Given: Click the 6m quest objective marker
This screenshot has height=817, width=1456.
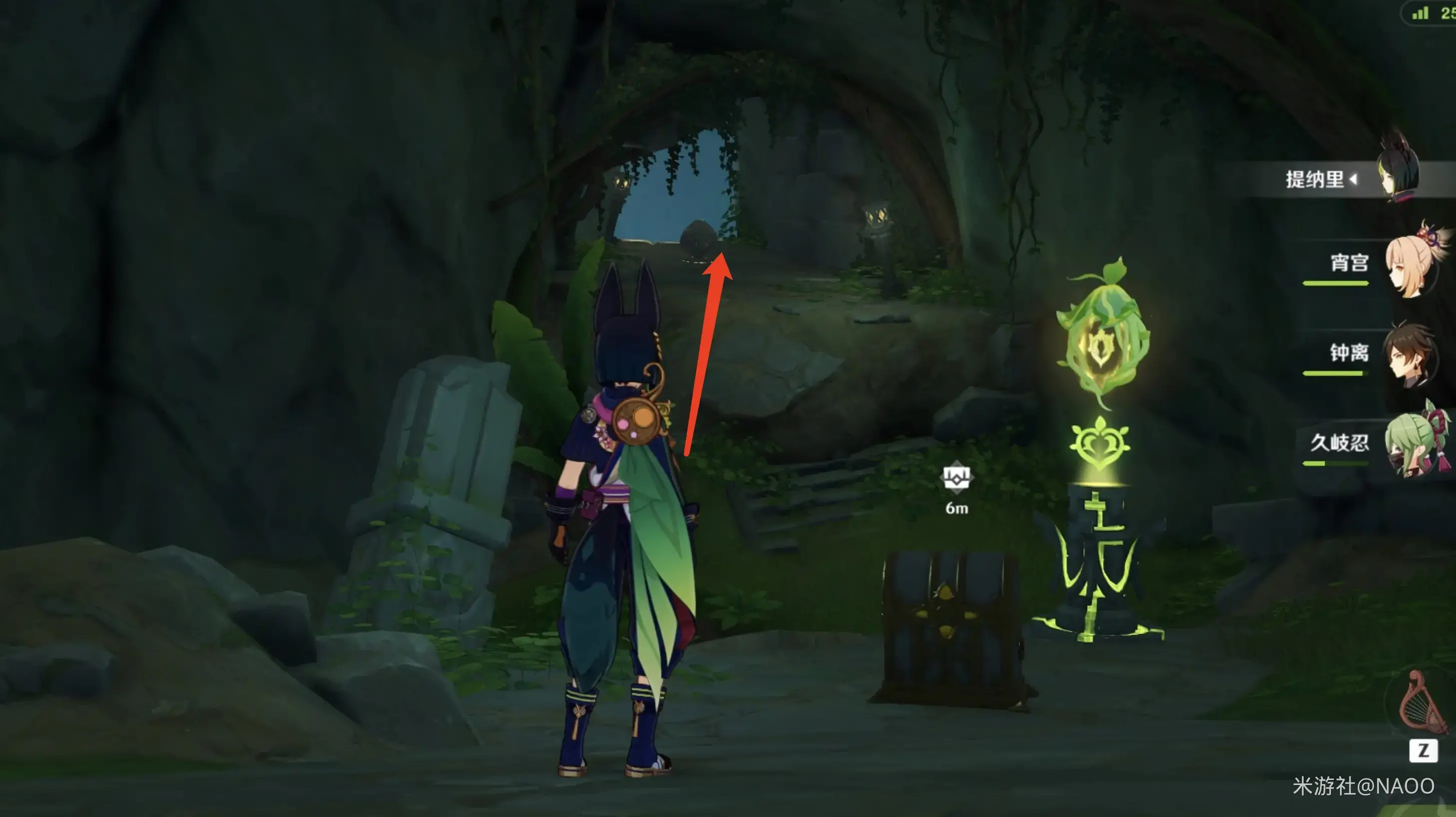Looking at the screenshot, I should pyautogui.click(x=956, y=478).
